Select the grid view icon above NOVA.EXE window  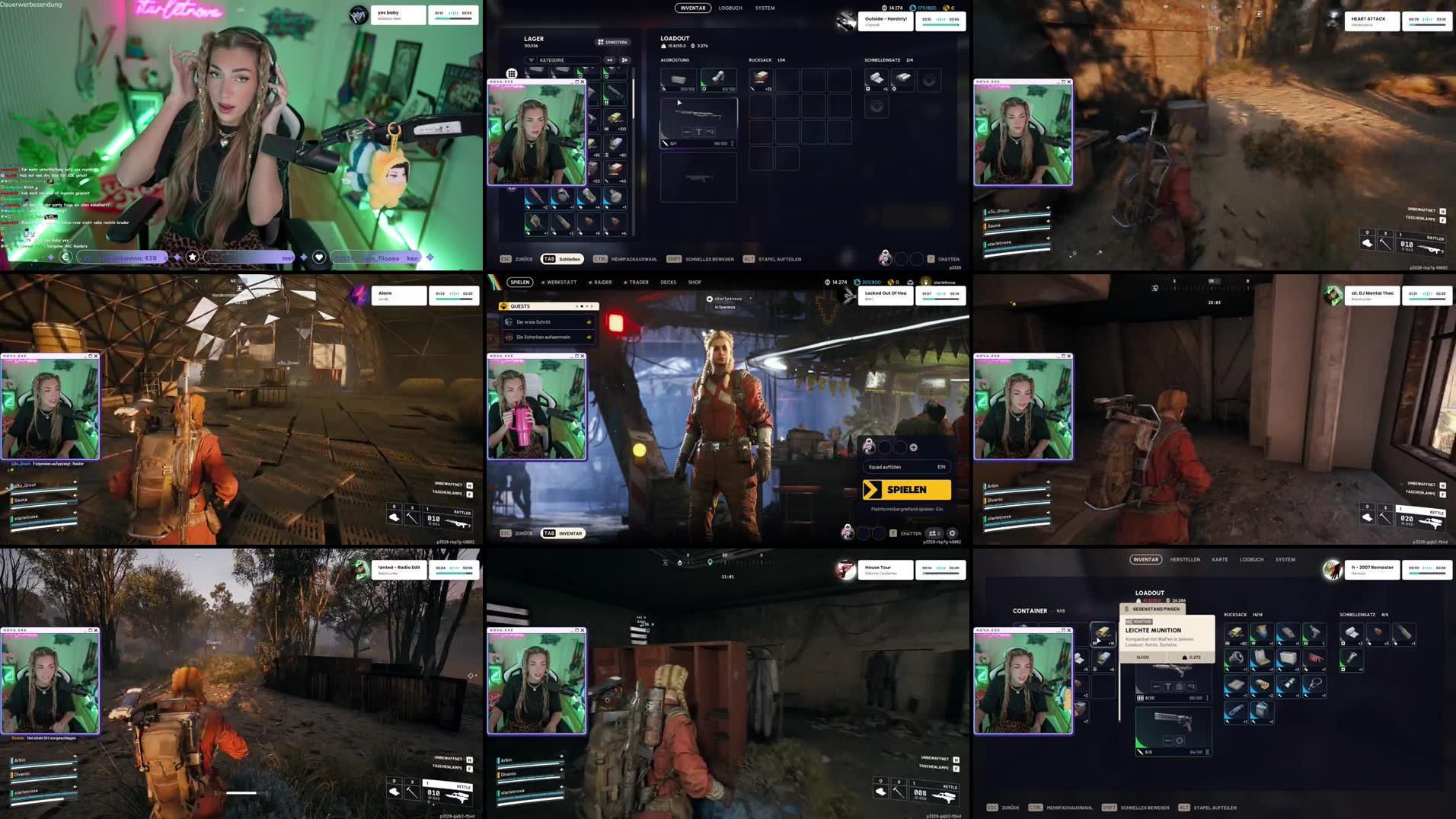[512, 72]
